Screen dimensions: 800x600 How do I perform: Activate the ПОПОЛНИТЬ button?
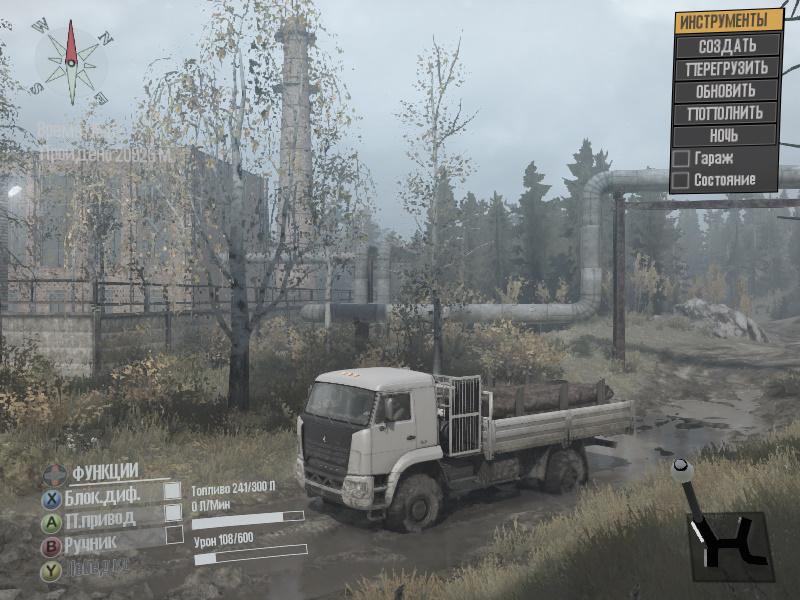coord(727,113)
